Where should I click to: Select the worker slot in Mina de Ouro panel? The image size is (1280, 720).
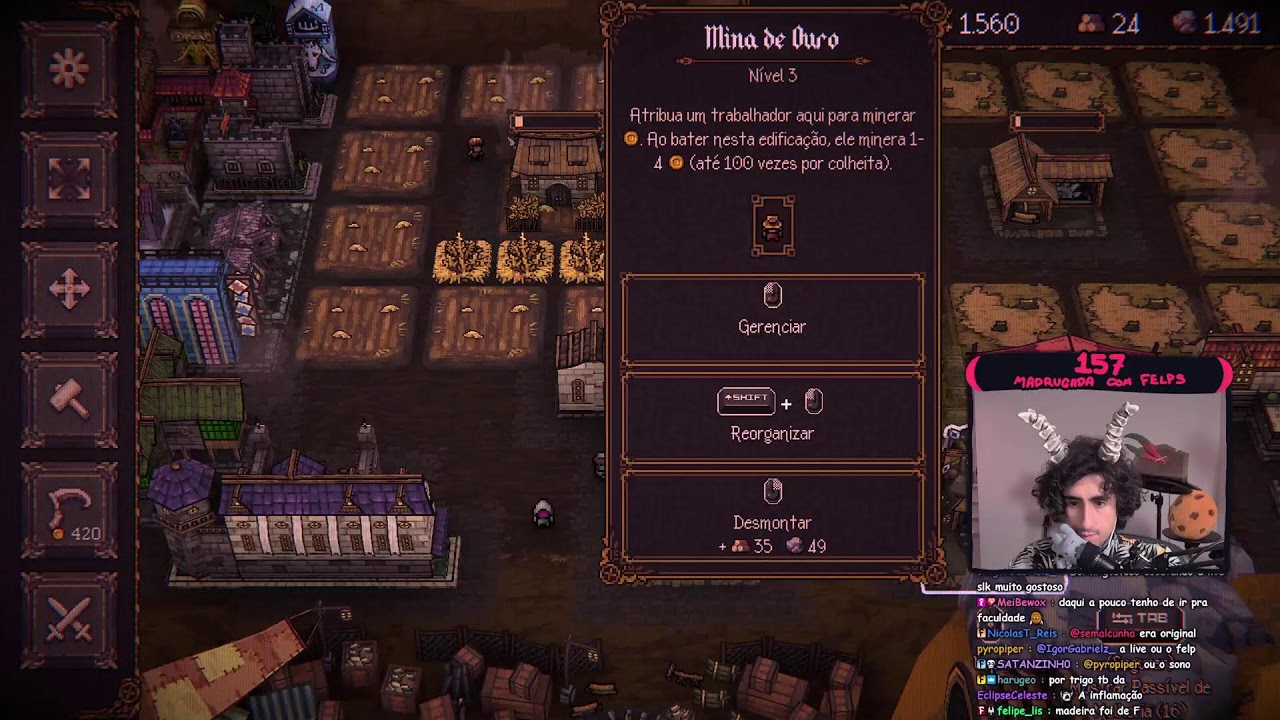[x=772, y=226]
